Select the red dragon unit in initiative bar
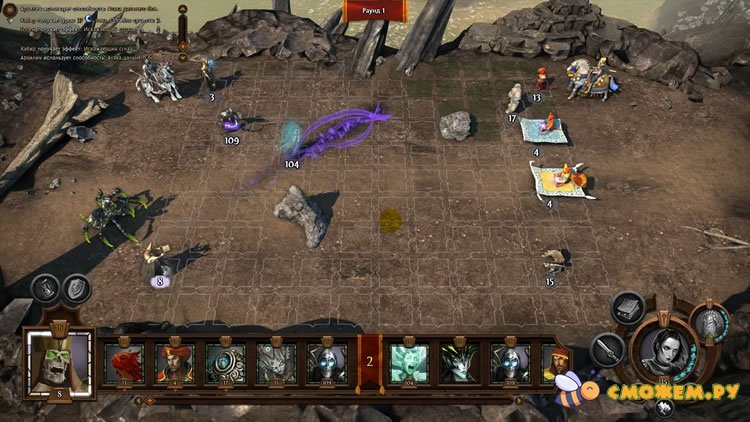The image size is (750, 422). (125, 362)
